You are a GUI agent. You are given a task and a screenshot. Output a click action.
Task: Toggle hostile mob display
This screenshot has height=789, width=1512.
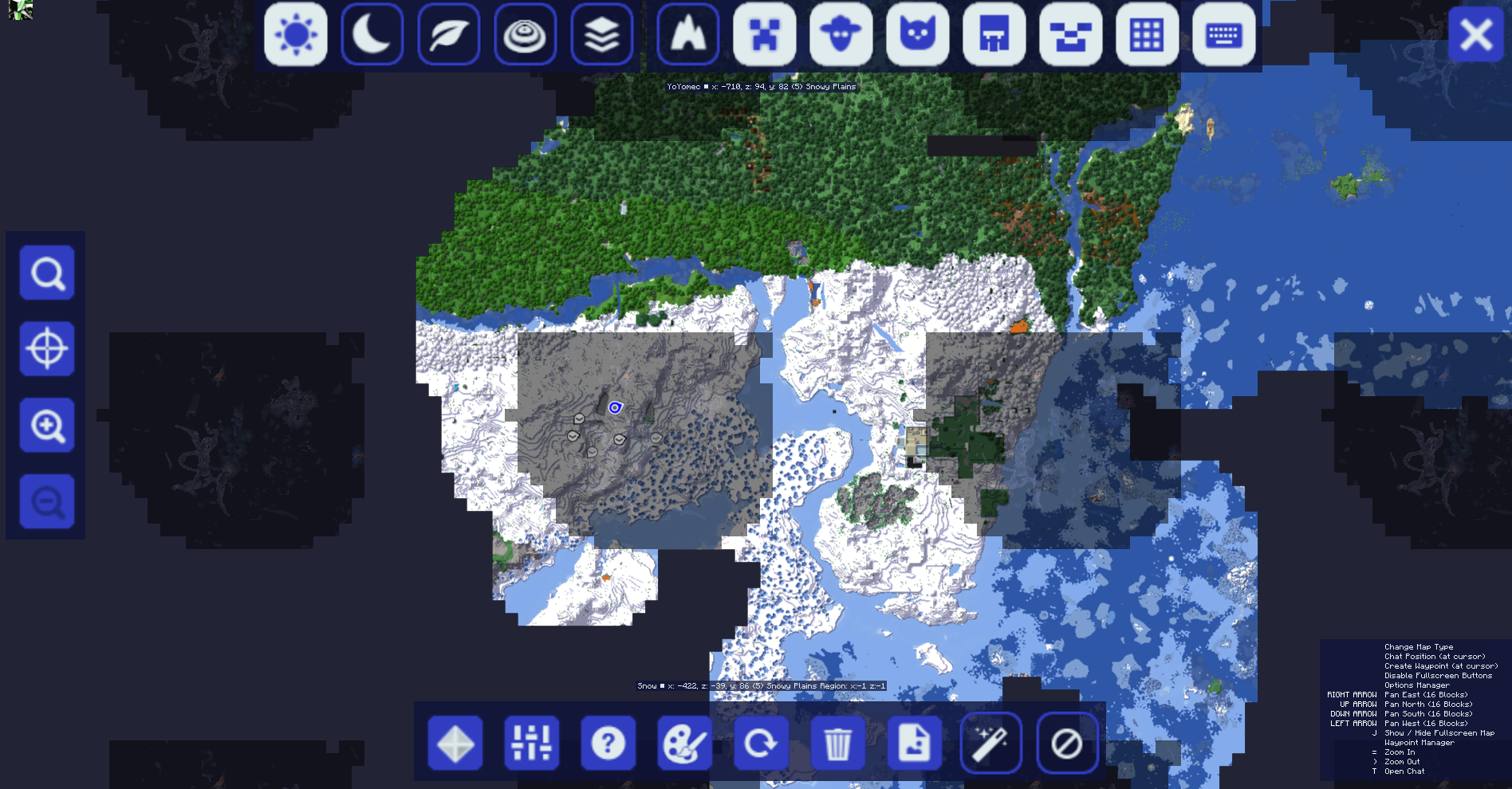pos(763,35)
